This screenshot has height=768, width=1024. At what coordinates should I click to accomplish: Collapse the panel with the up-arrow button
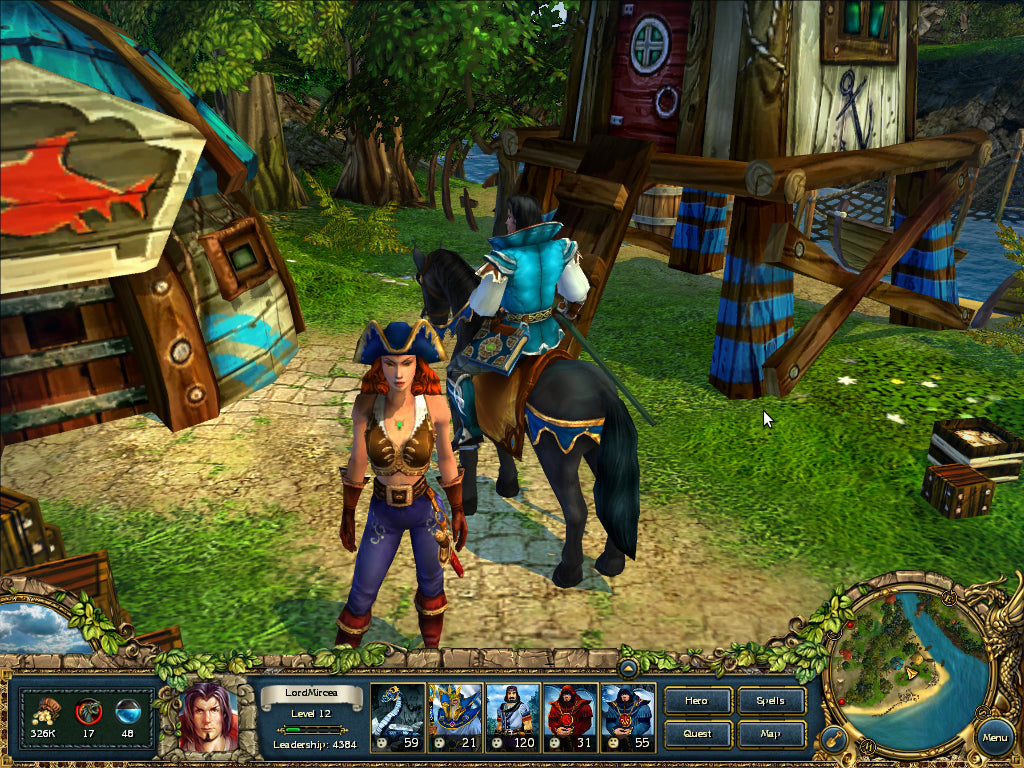pyautogui.click(x=628, y=668)
